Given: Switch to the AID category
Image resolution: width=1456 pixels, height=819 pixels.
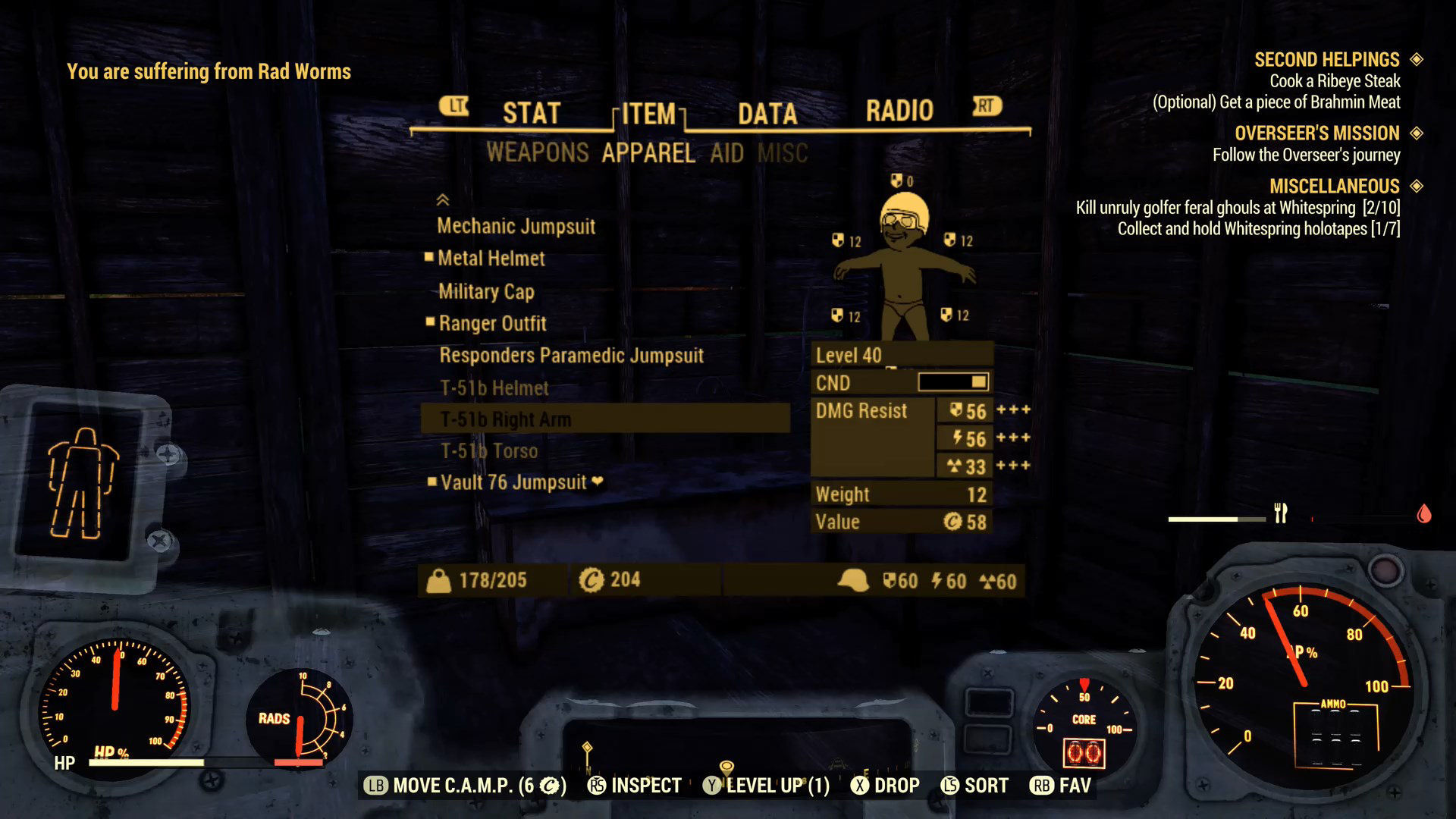Looking at the screenshot, I should (726, 154).
